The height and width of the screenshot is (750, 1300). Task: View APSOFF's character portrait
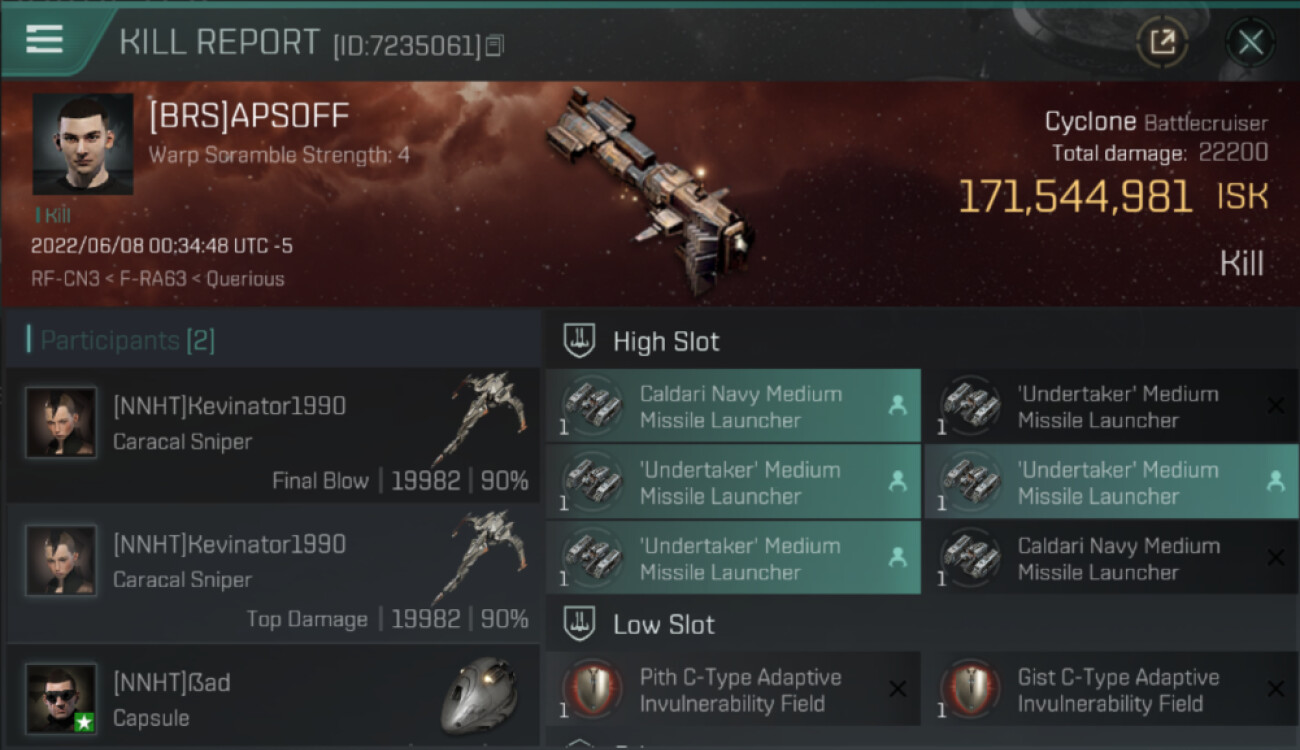pyautogui.click(x=82, y=144)
